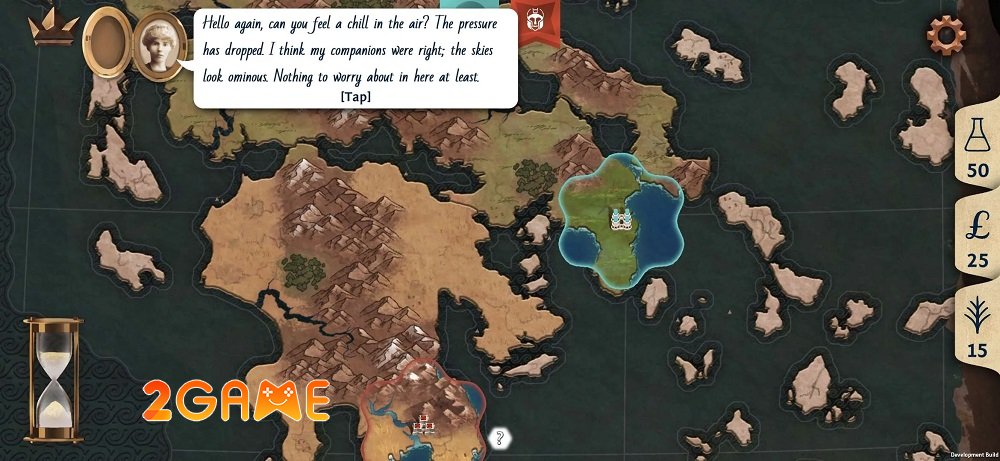Open the settings gear menu
The width and height of the screenshot is (1000, 461).
945,34
